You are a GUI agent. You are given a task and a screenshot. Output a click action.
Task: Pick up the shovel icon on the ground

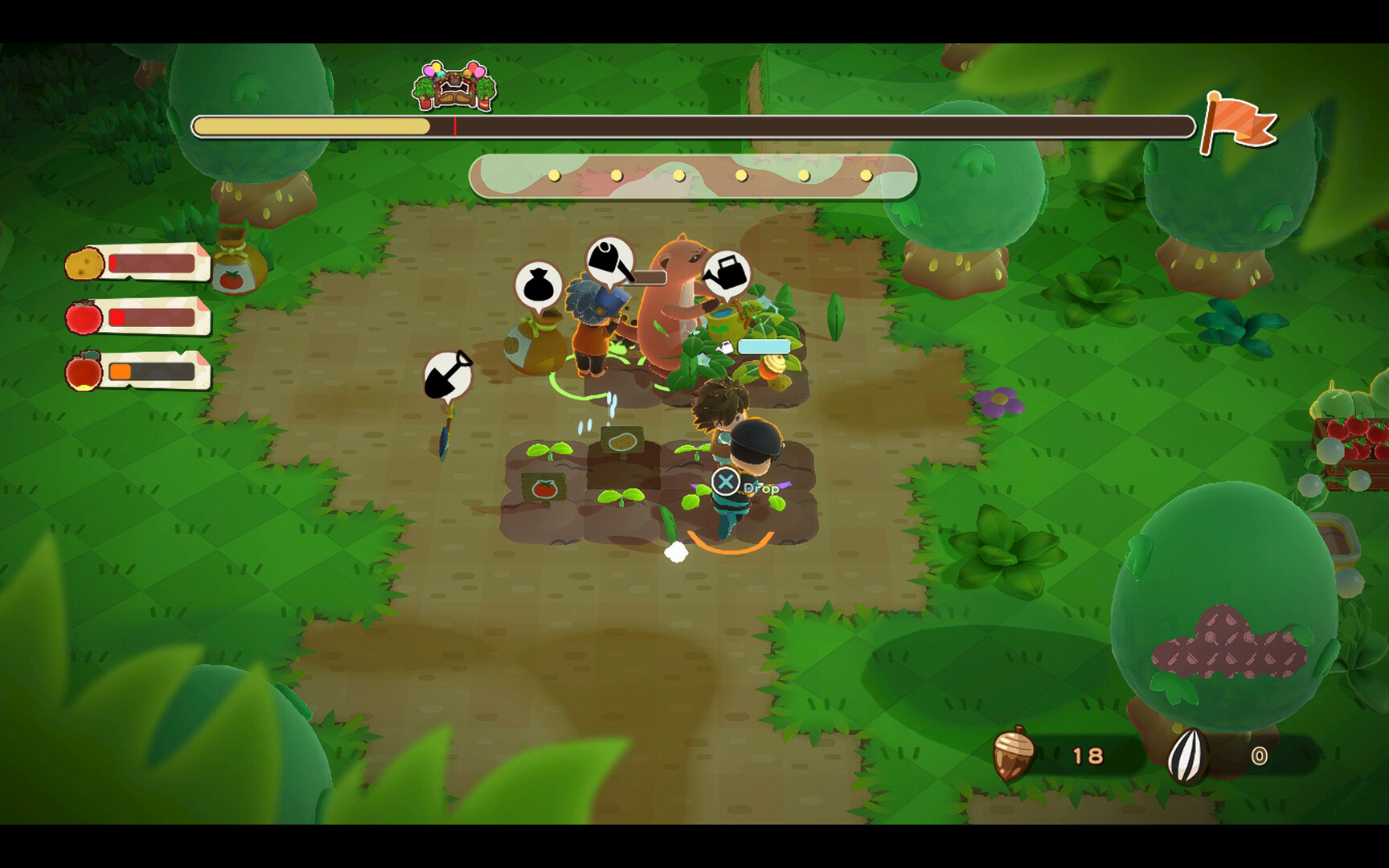pyautogui.click(x=448, y=374)
